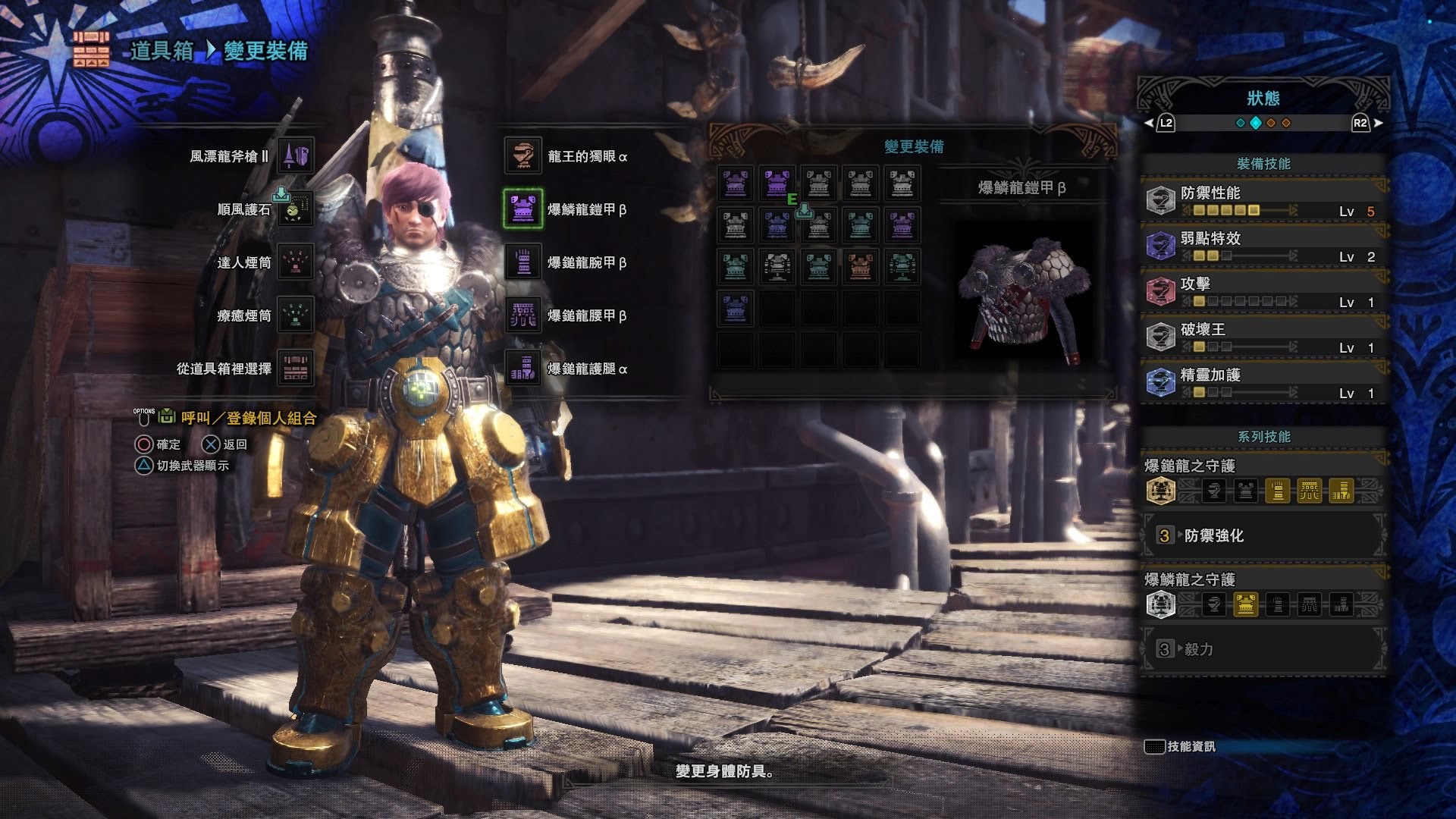The width and height of the screenshot is (1456, 819).
Task: Choose the 達人煙筒 specialized tool slot
Action: (296, 262)
